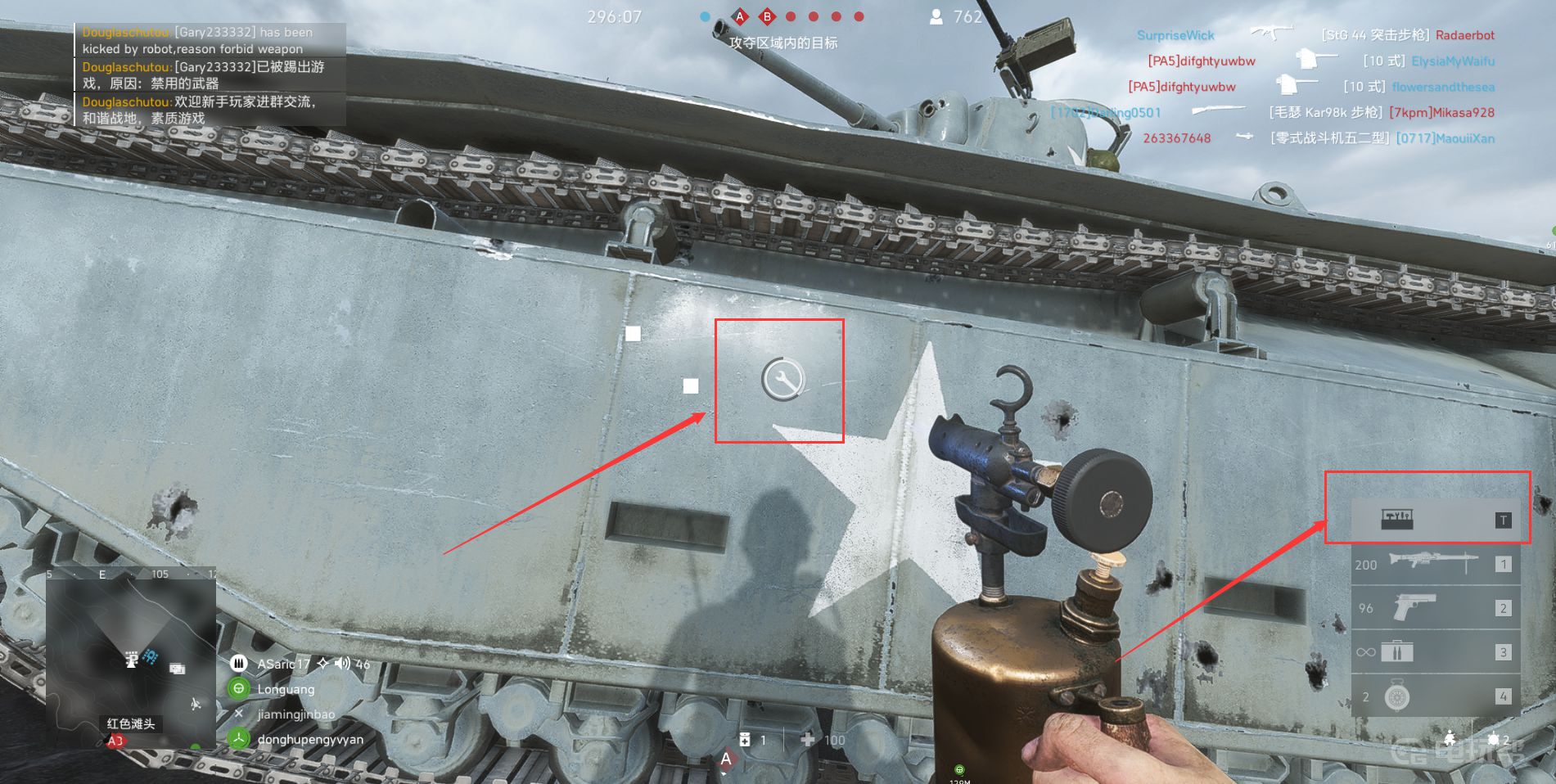Select squad member jiamingjinbao

295,714
